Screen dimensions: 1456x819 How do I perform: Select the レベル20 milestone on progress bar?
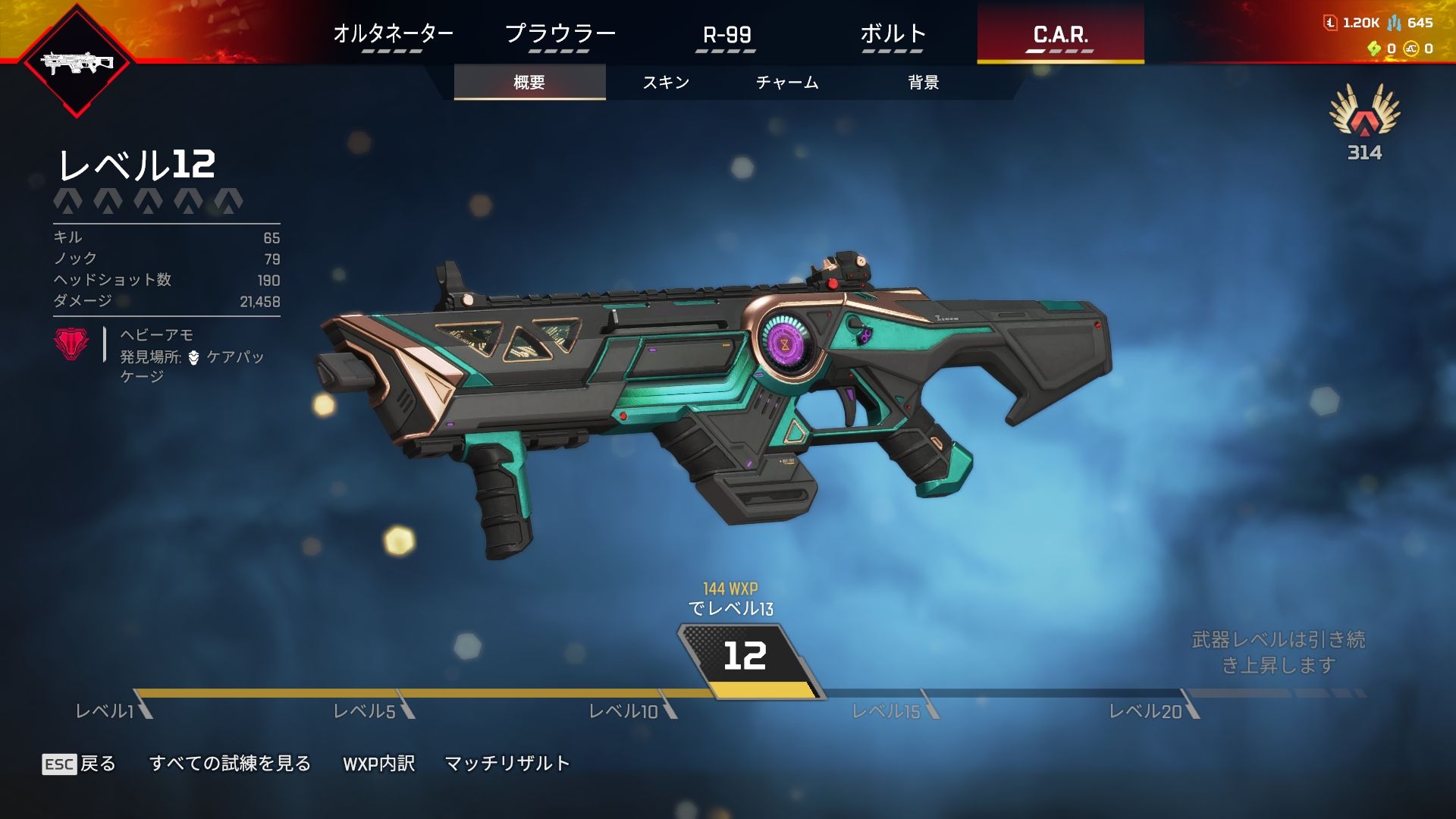click(x=1145, y=711)
